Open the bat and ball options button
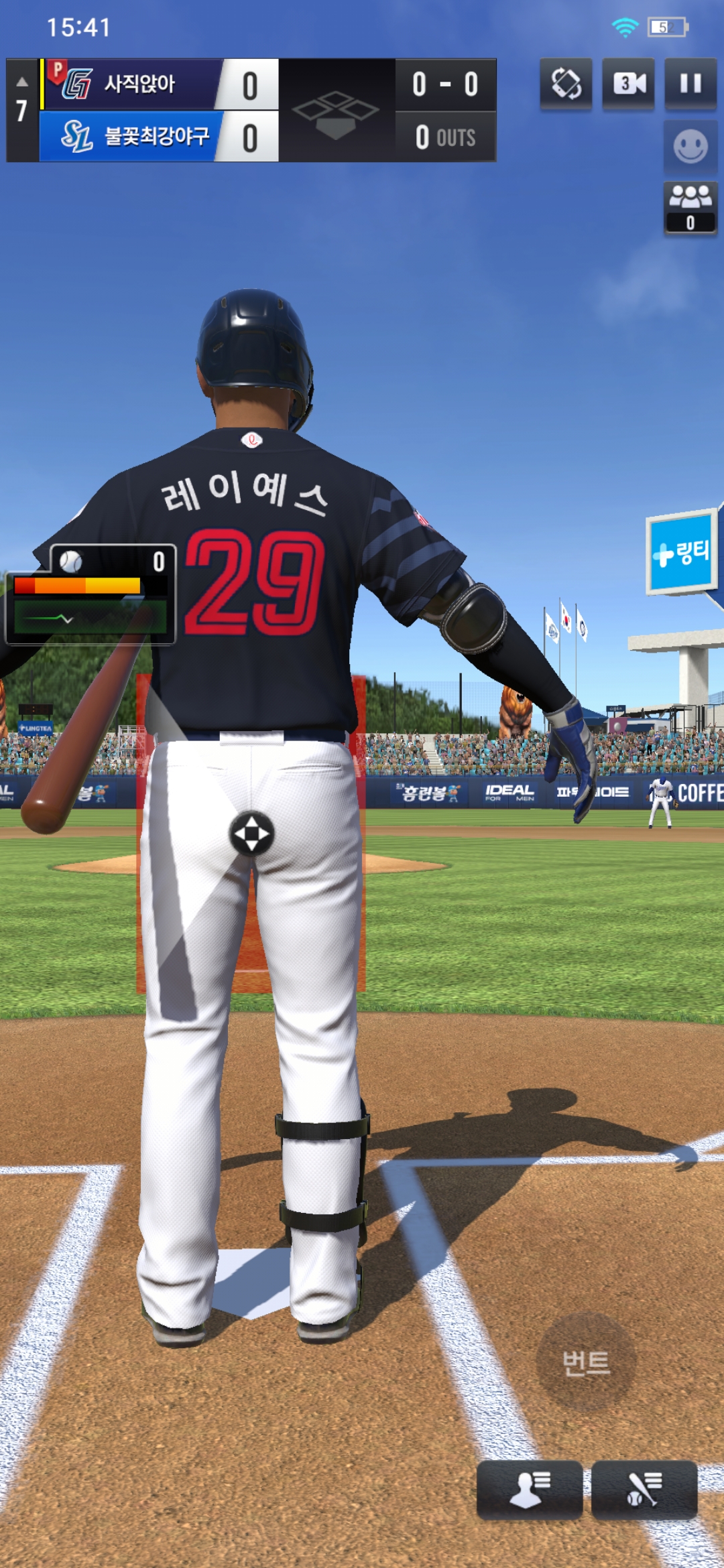This screenshot has height=1568, width=724. click(x=644, y=1489)
